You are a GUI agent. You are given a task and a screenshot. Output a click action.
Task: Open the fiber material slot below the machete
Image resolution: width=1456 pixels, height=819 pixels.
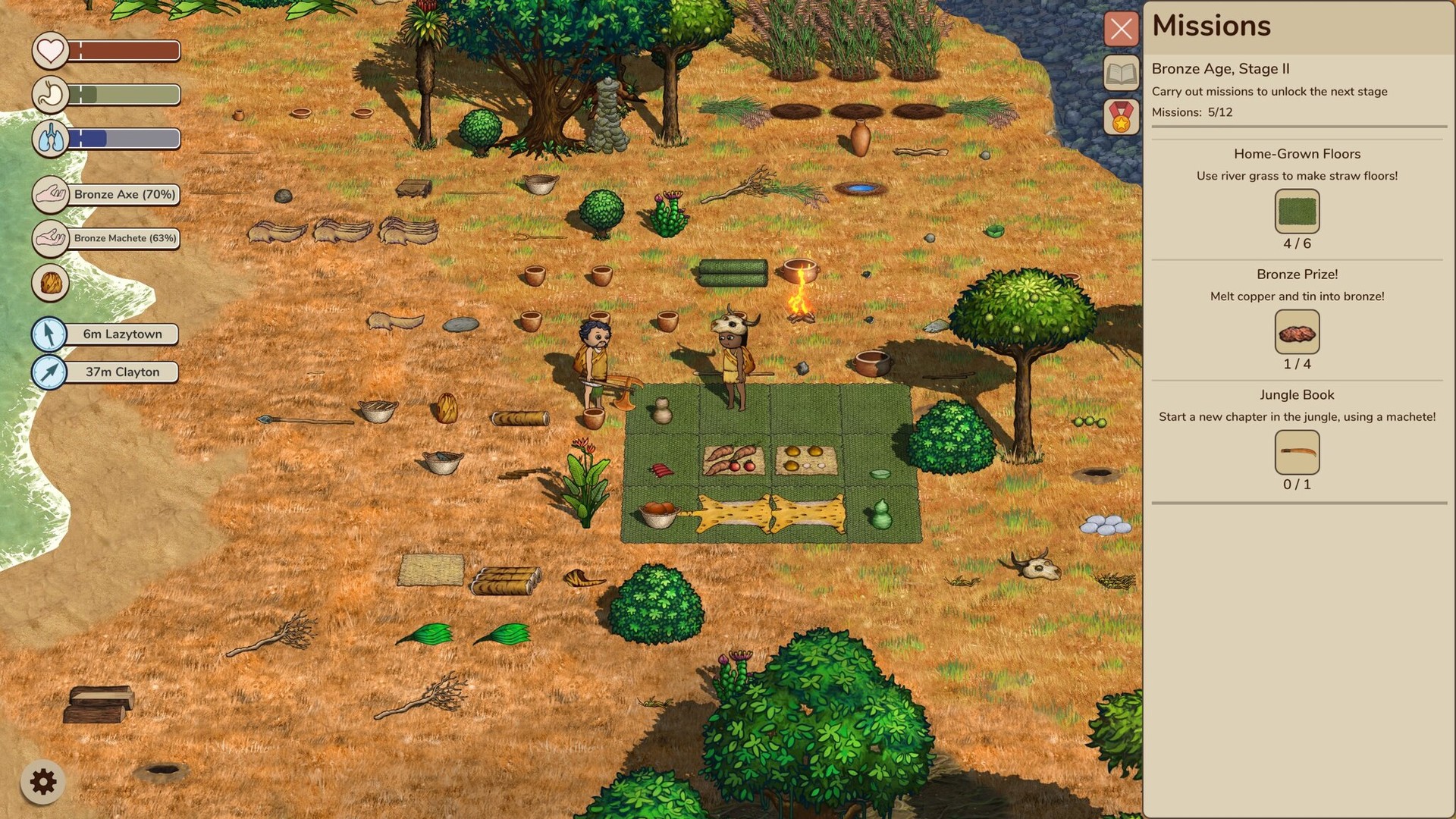tap(50, 284)
